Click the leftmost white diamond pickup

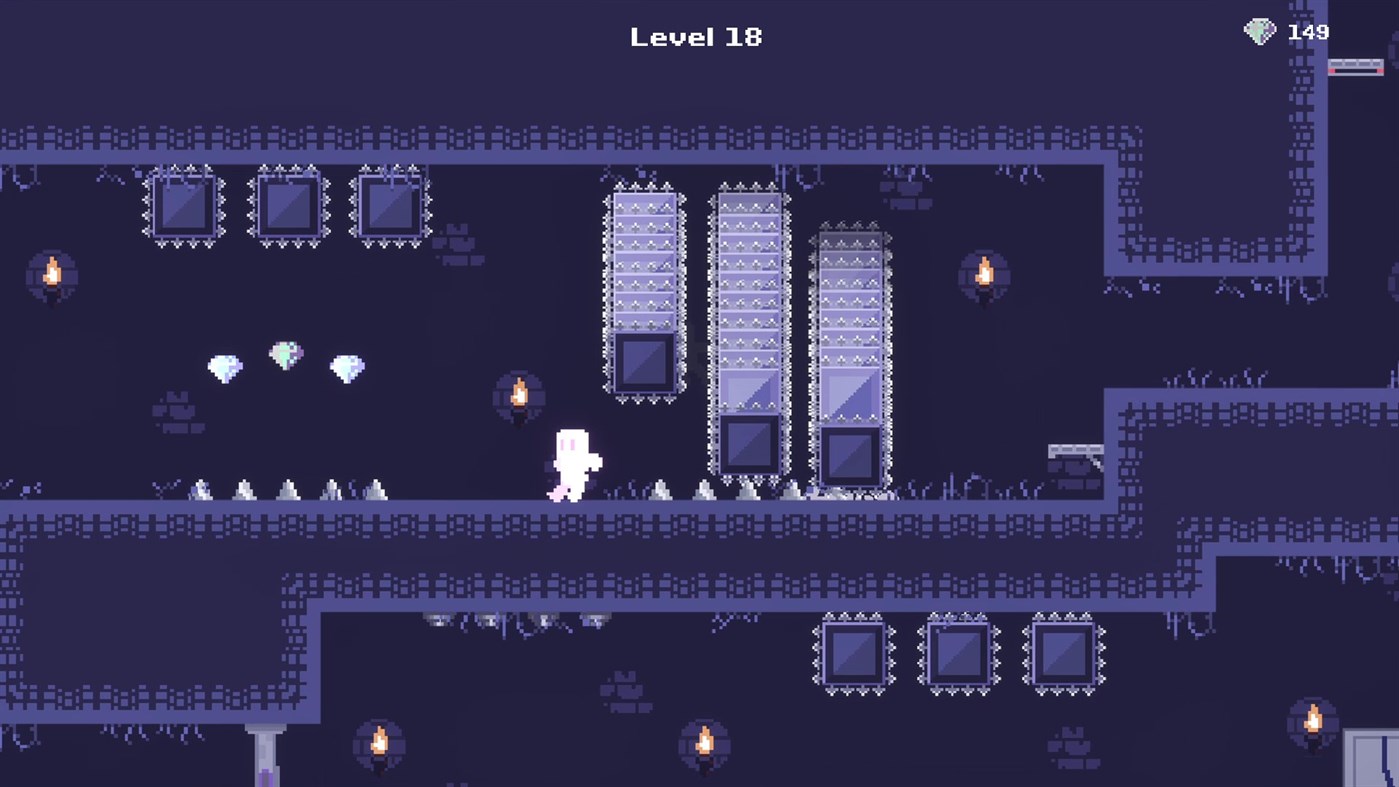point(224,368)
